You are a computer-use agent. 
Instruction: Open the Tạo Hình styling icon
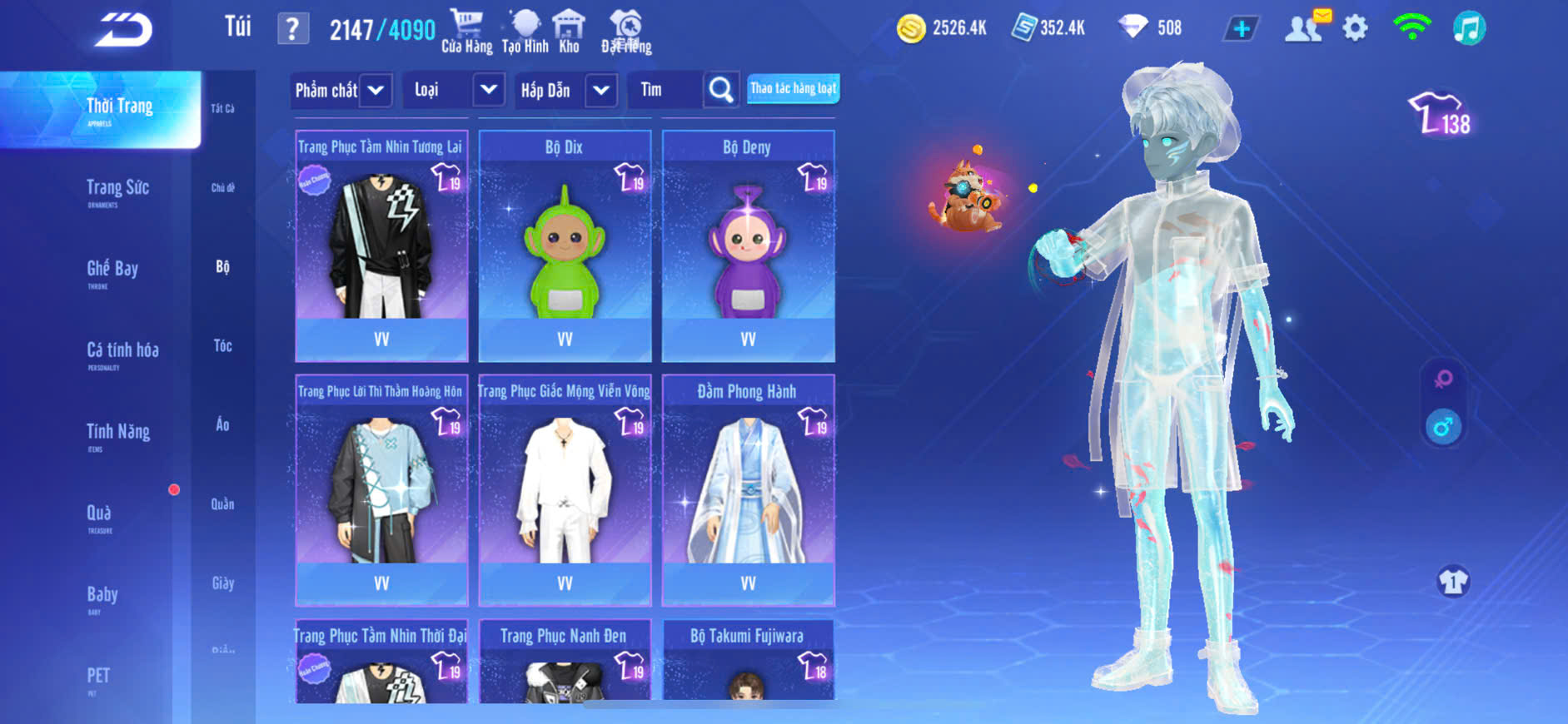[x=525, y=31]
